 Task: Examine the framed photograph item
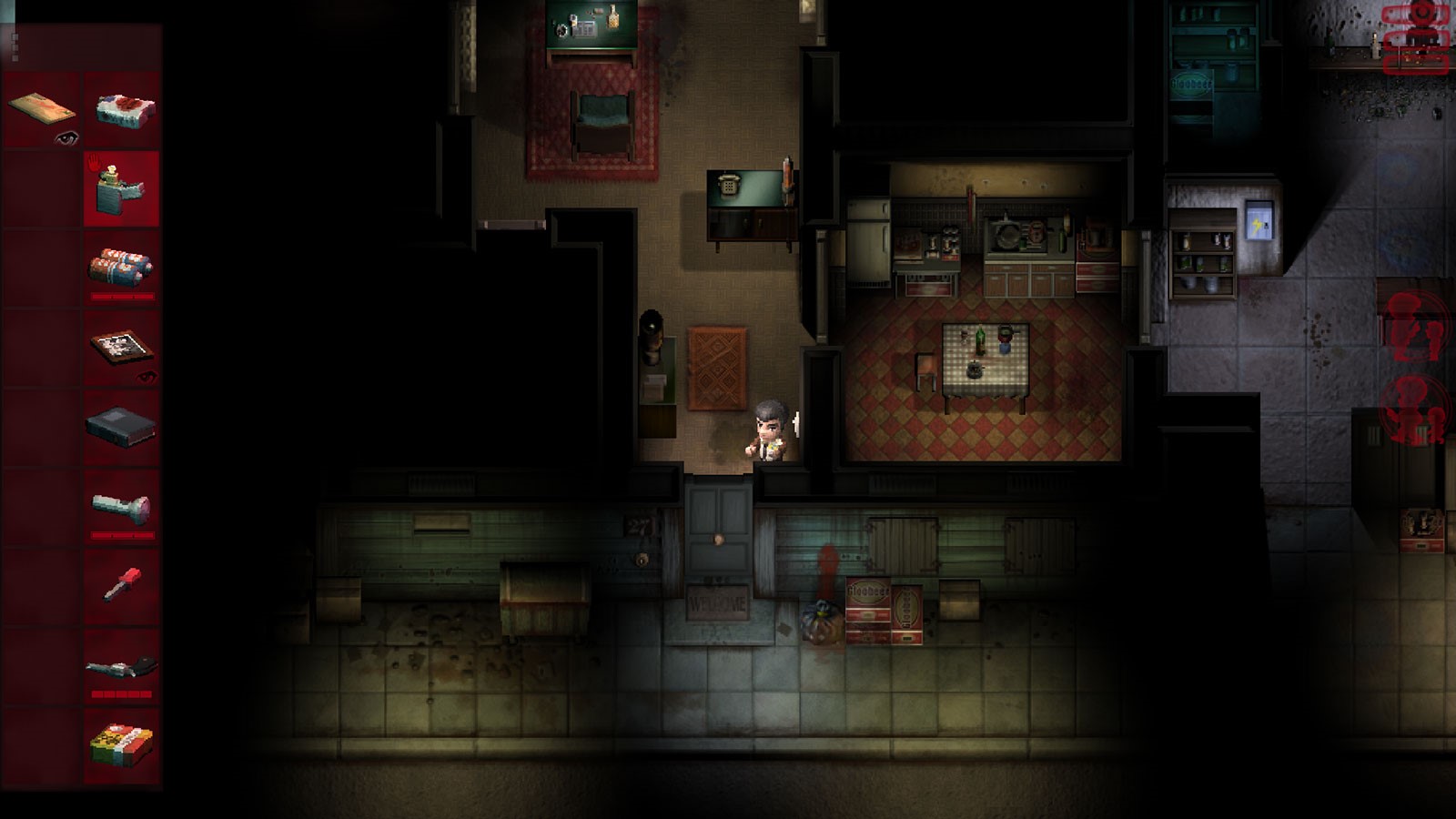point(122,348)
